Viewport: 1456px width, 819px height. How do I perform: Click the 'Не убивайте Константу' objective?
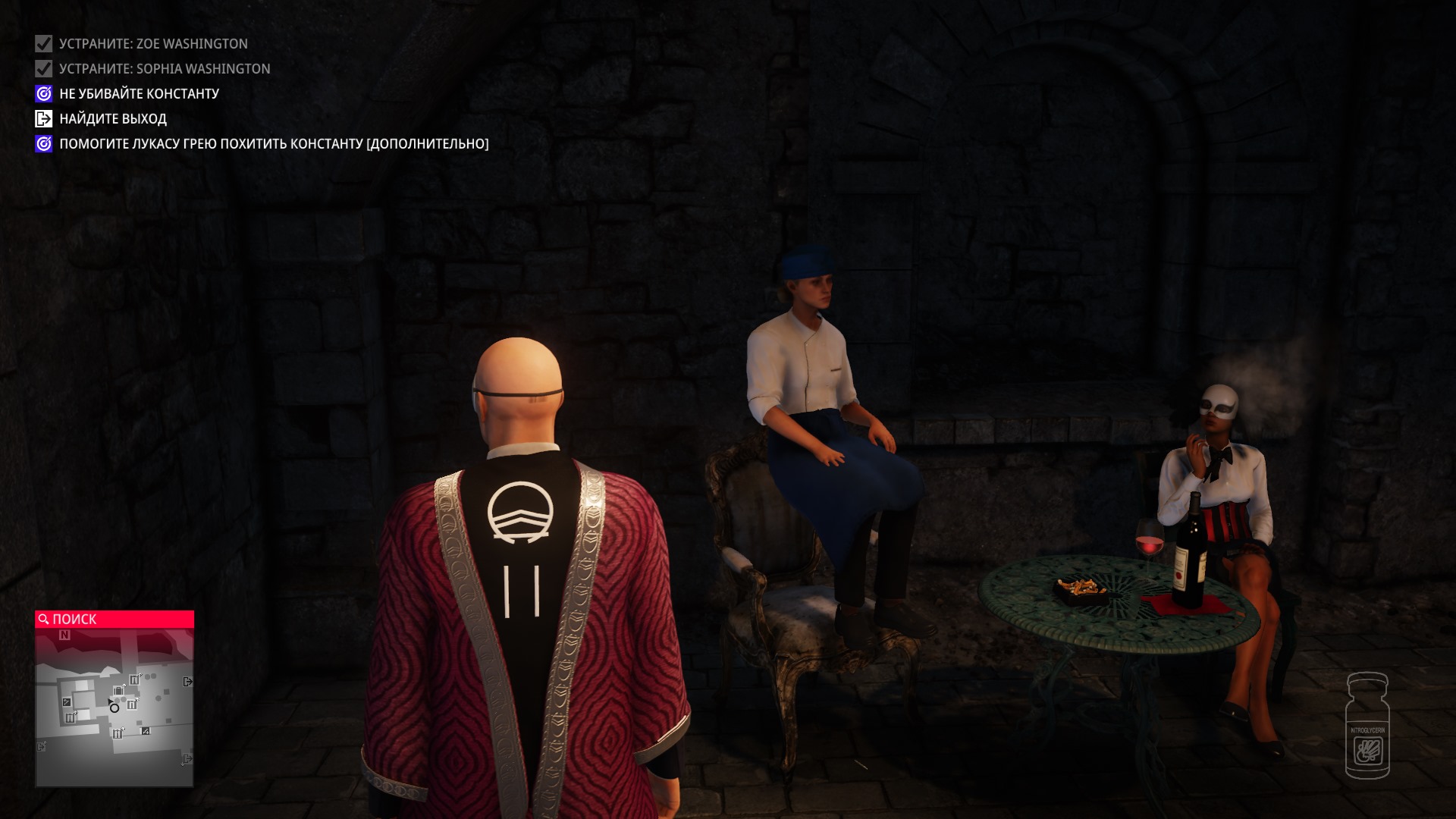click(x=139, y=94)
